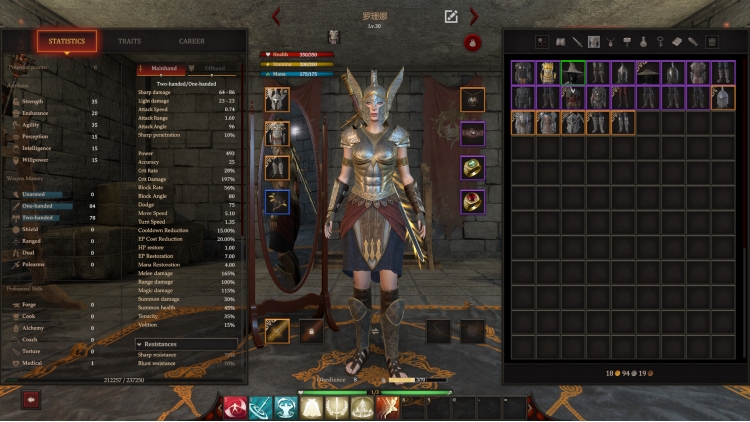Click the red back button
This screenshot has height=422, width=750.
(x=31, y=399)
